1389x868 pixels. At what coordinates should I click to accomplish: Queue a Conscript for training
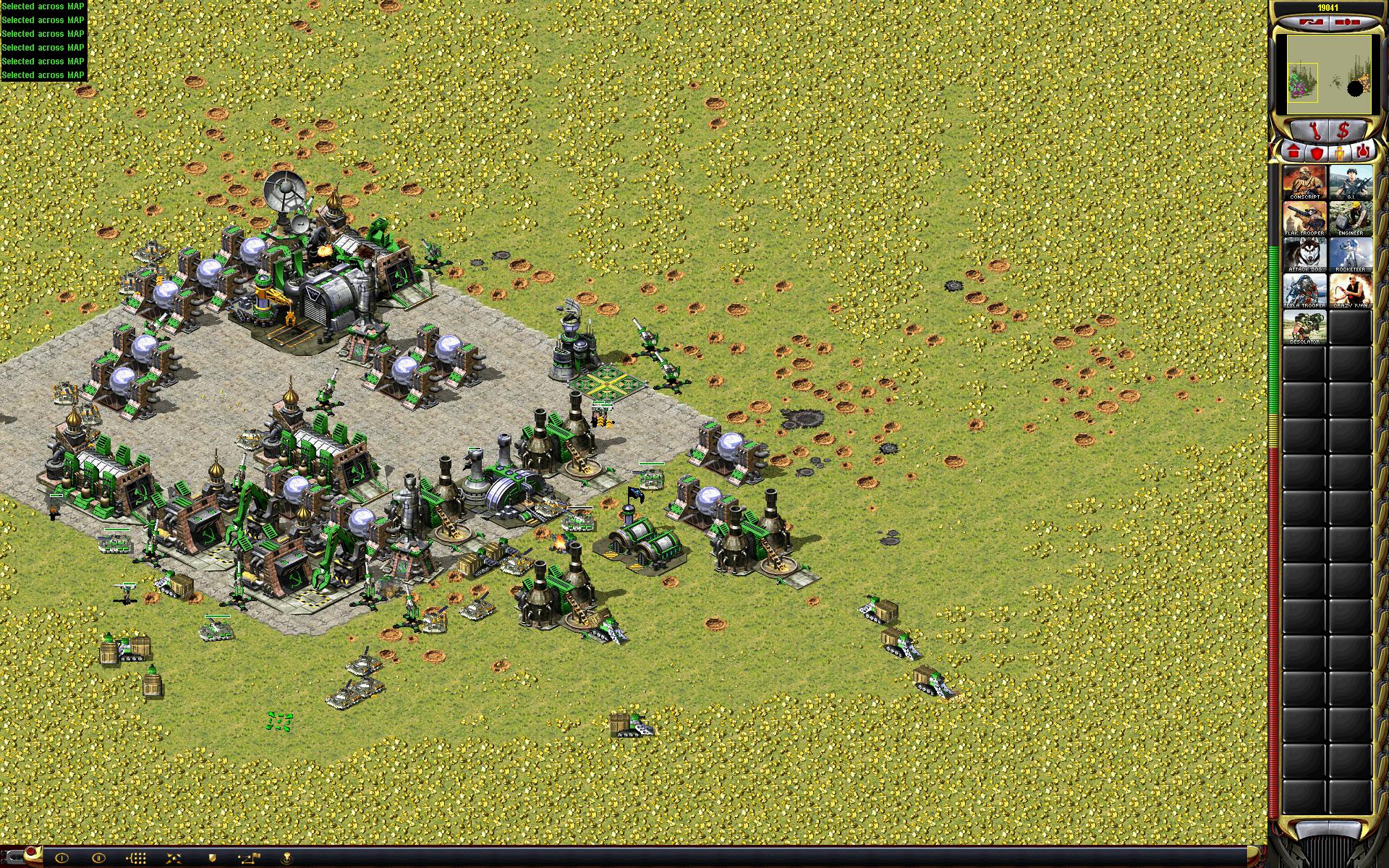1304,182
